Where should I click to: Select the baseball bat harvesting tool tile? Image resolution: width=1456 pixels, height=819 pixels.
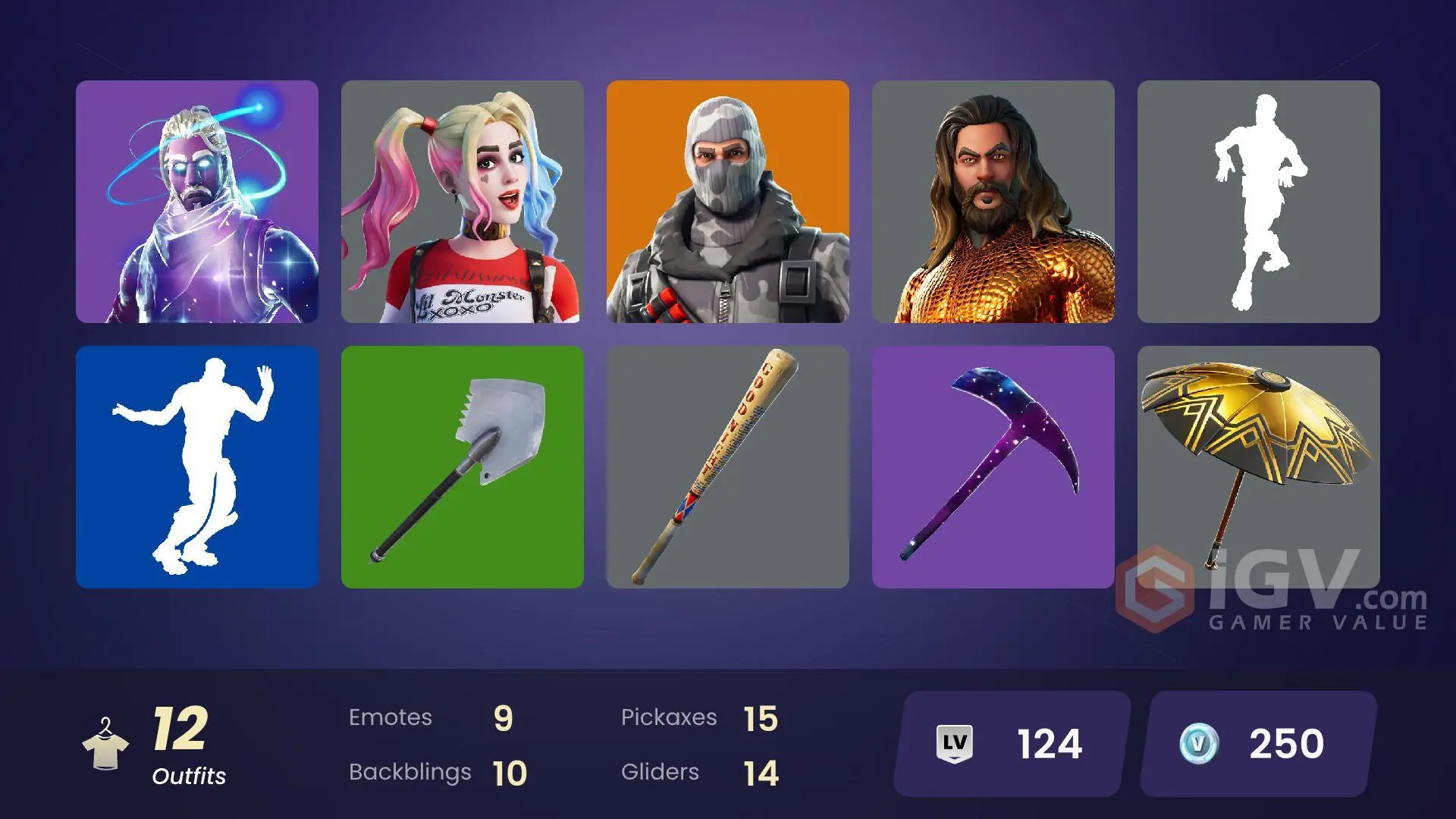728,466
